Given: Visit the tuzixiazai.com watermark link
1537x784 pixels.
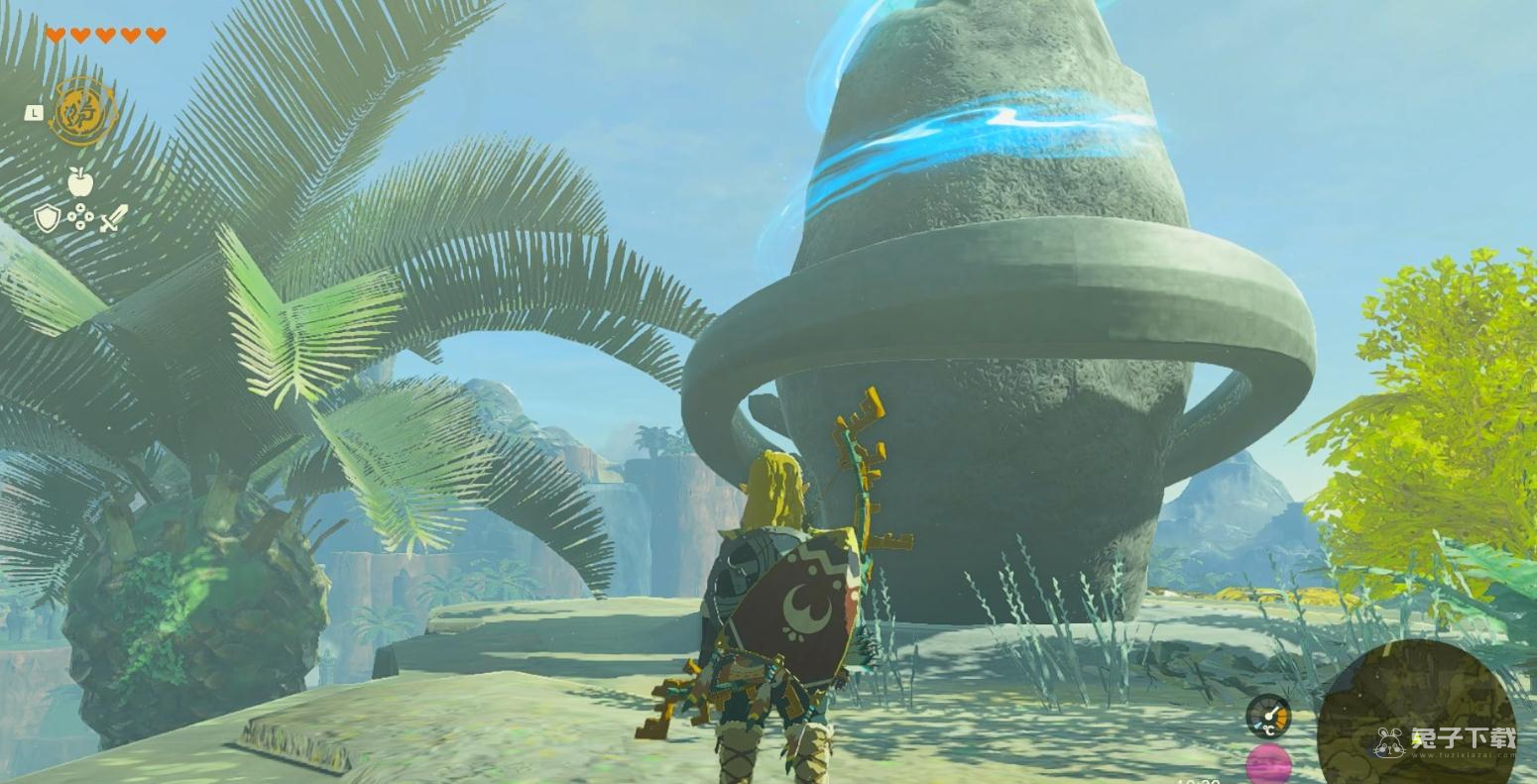Looking at the screenshot, I should [x=1447, y=742].
